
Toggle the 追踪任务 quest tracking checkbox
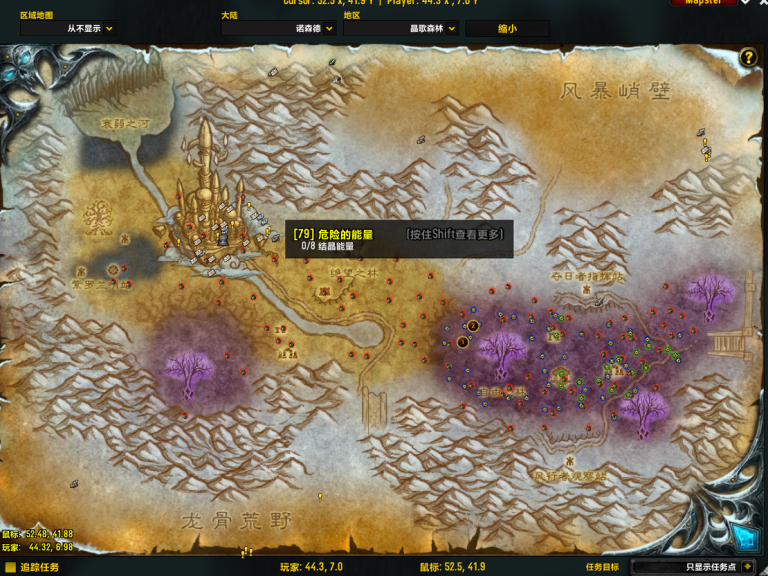[x=10, y=568]
